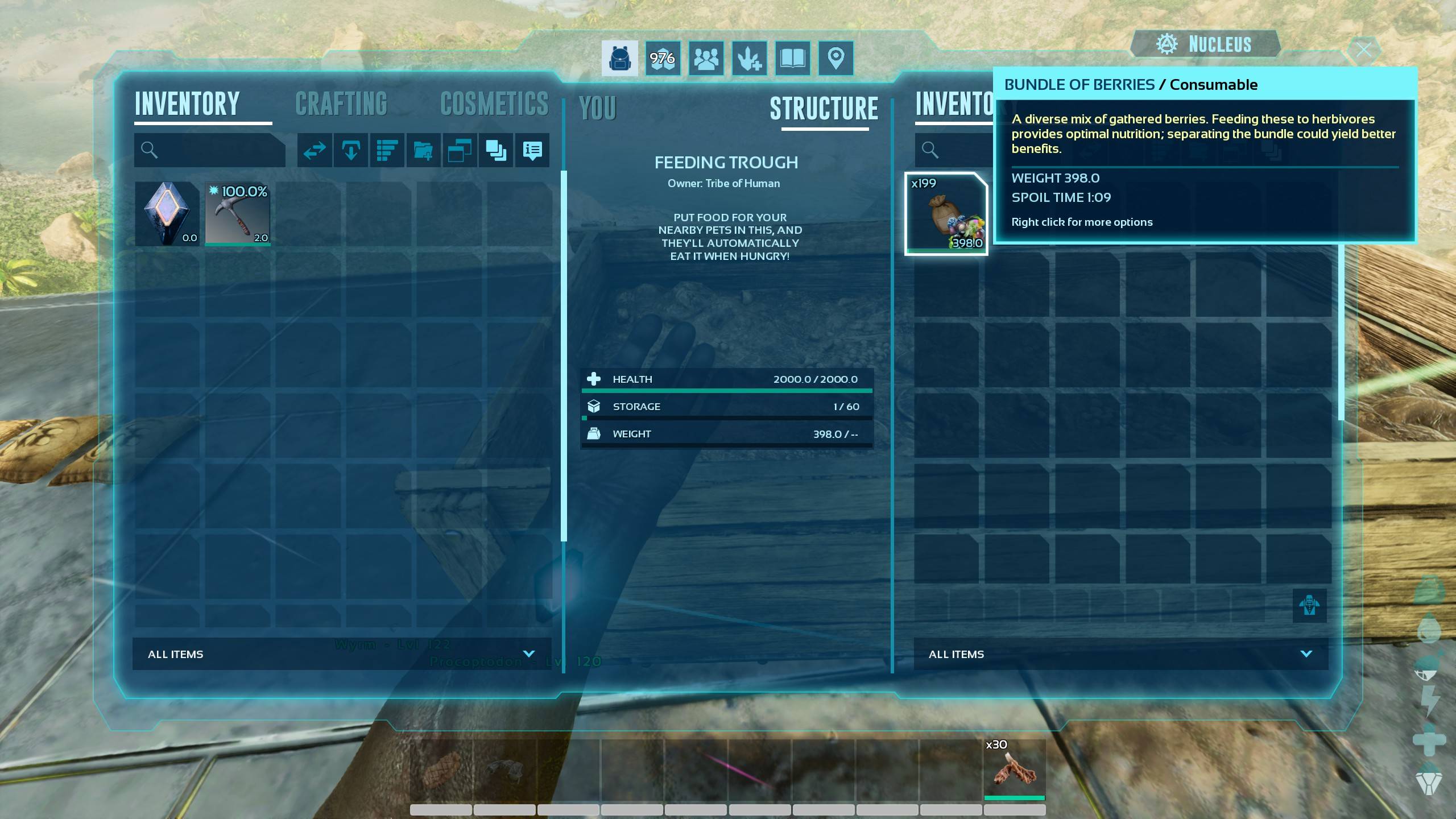Open the tribe manager icon
The height and width of the screenshot is (819, 1456).
coord(706,58)
